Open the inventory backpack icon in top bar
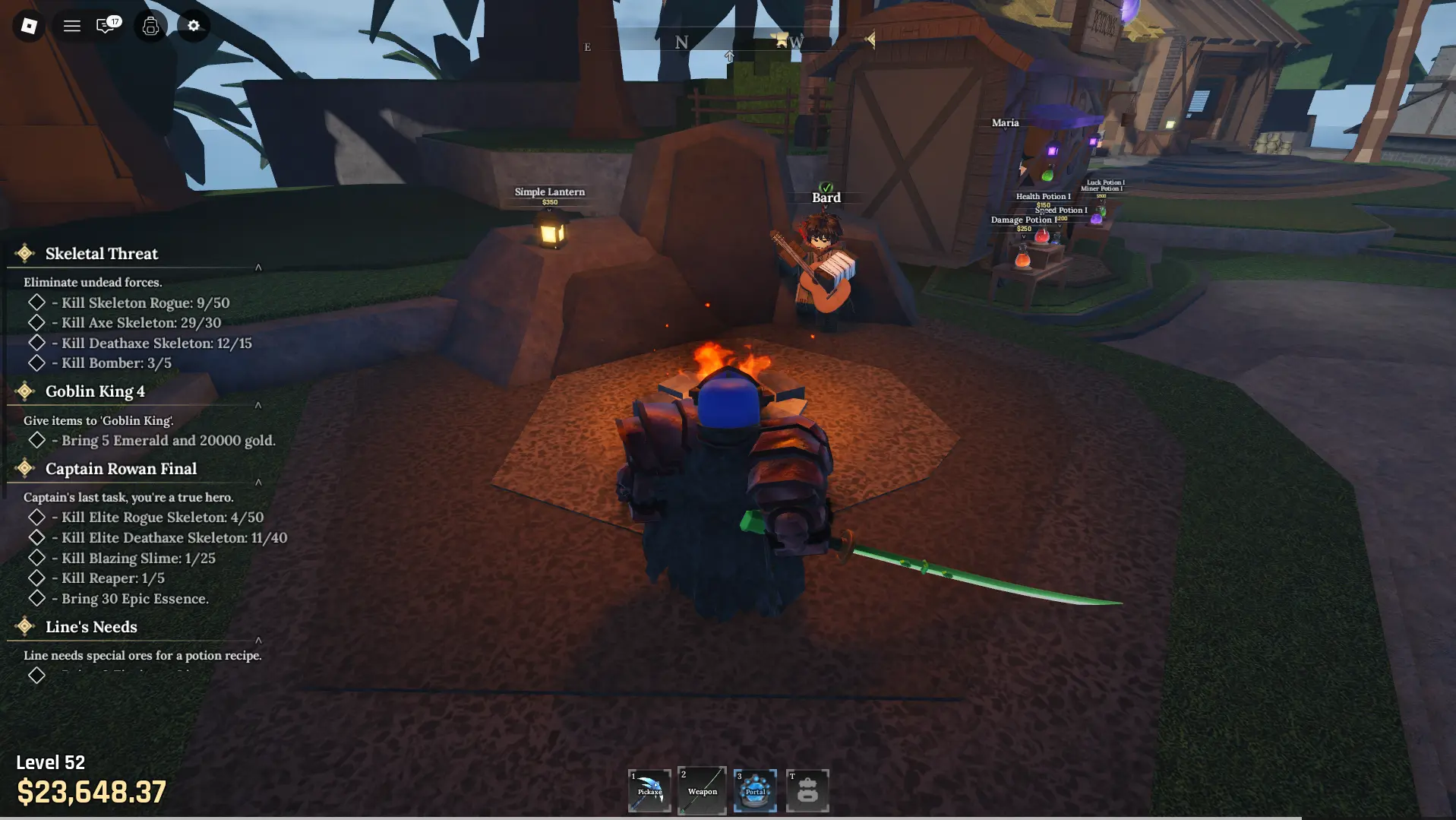 (x=150, y=26)
